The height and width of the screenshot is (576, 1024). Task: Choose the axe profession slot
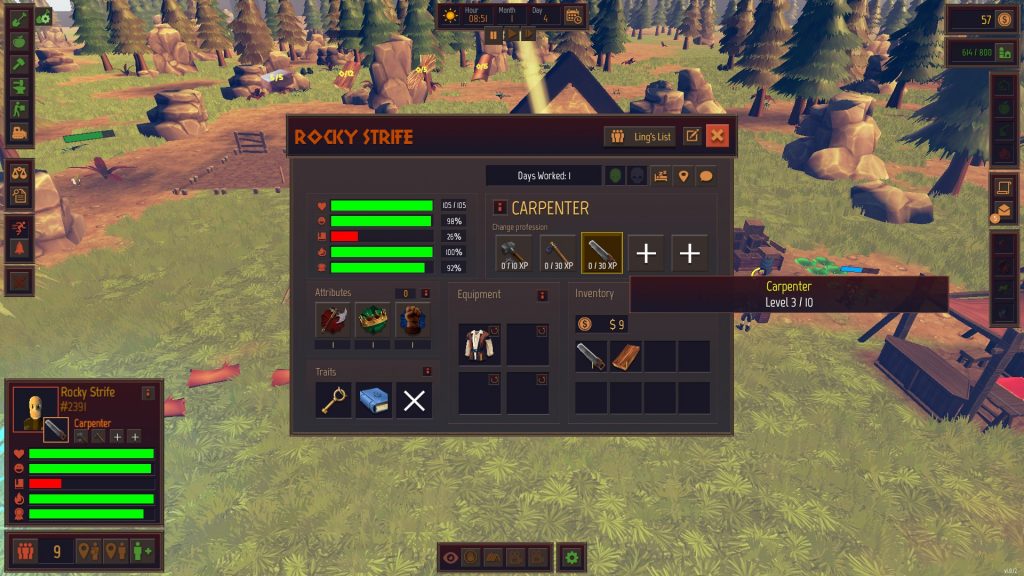pyautogui.click(x=558, y=253)
